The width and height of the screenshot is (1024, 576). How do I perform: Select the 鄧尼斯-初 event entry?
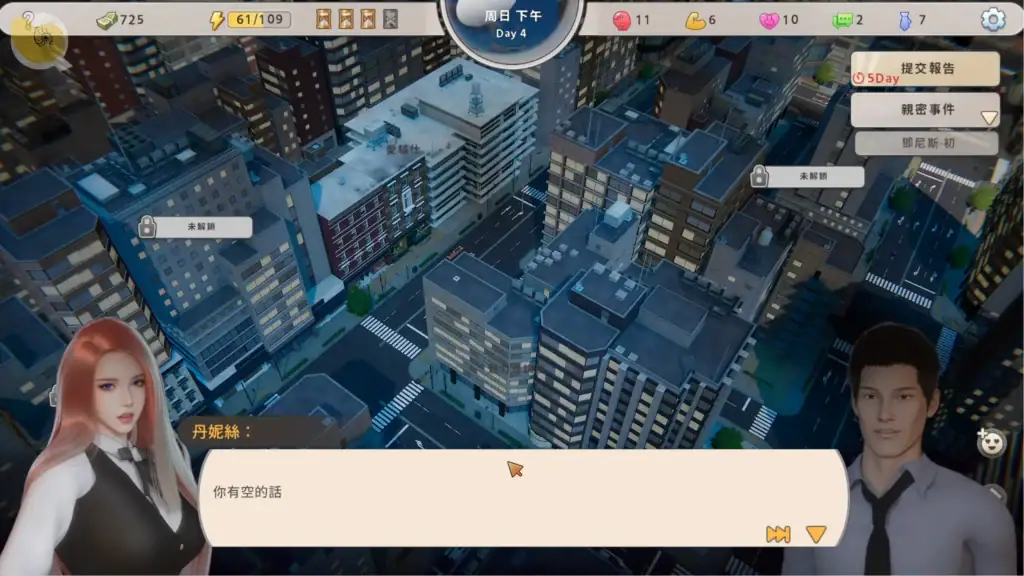(926, 143)
